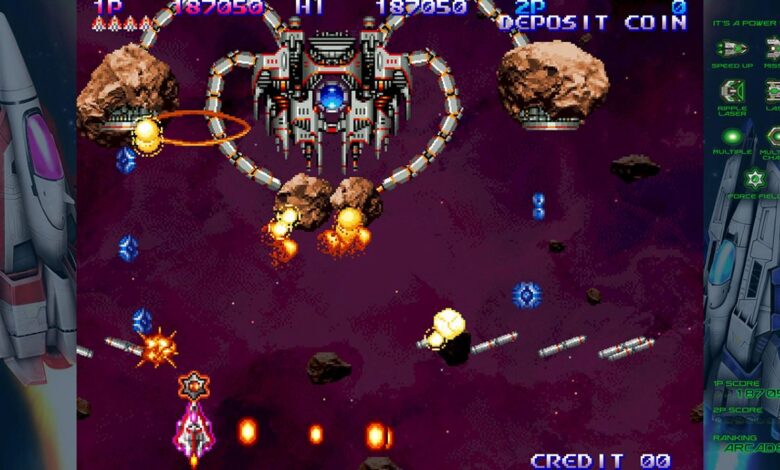The height and width of the screenshot is (470, 780).
Task: Select the Speed Up power-up icon
Action: pos(732,48)
